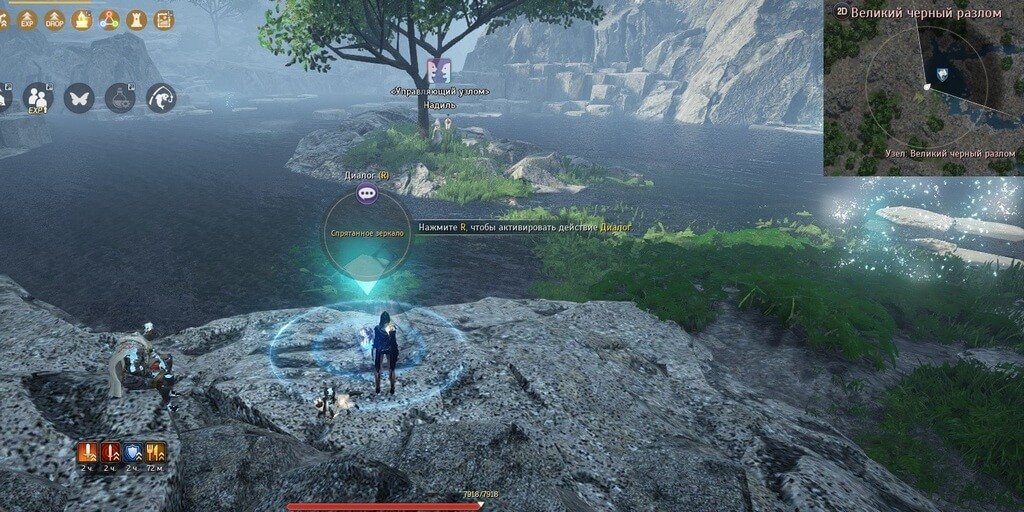Toggle the 2D minimap mode button
Screen dimensions: 1024x512
tap(841, 11)
